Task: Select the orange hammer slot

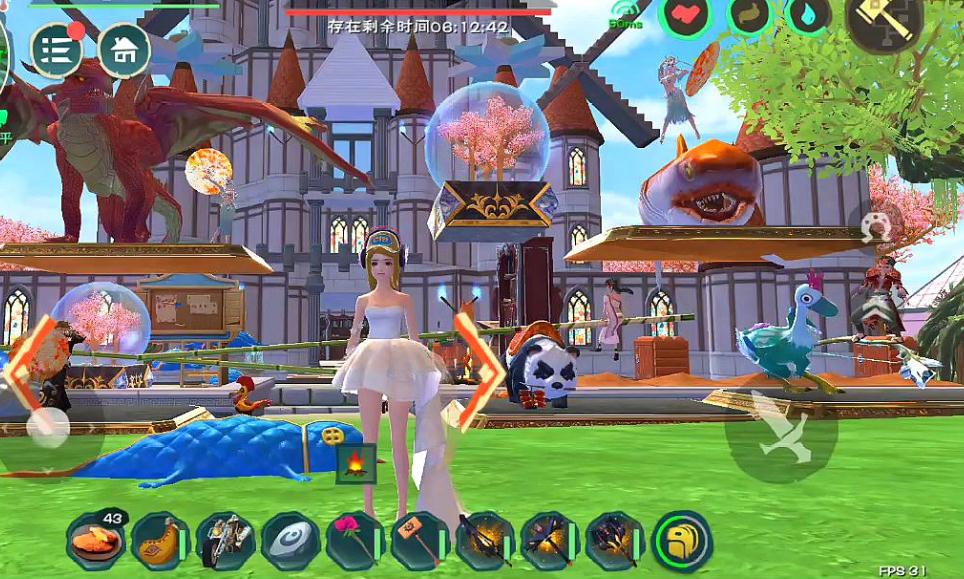Action: [420, 541]
